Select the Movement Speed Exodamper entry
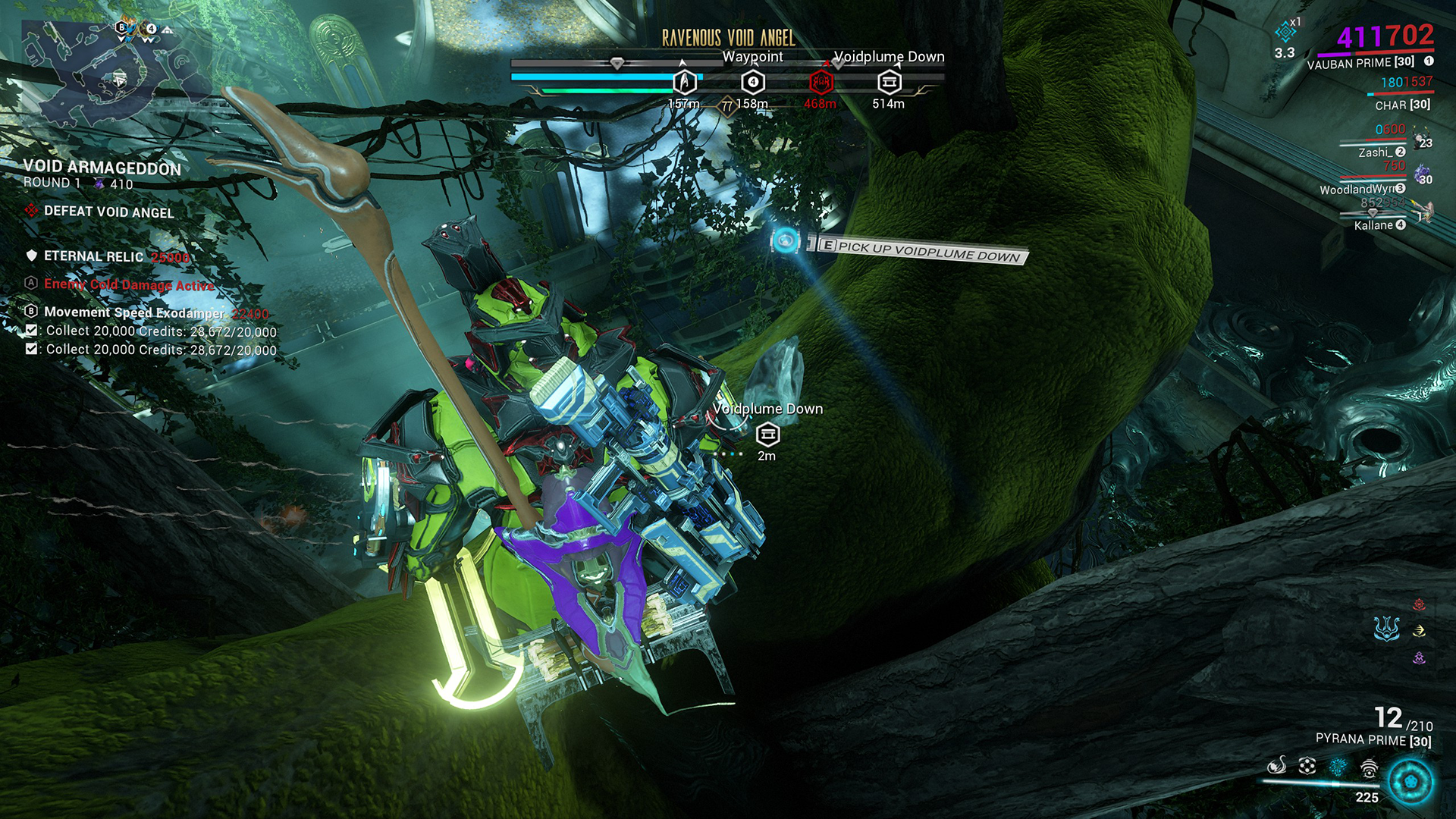 point(133,312)
